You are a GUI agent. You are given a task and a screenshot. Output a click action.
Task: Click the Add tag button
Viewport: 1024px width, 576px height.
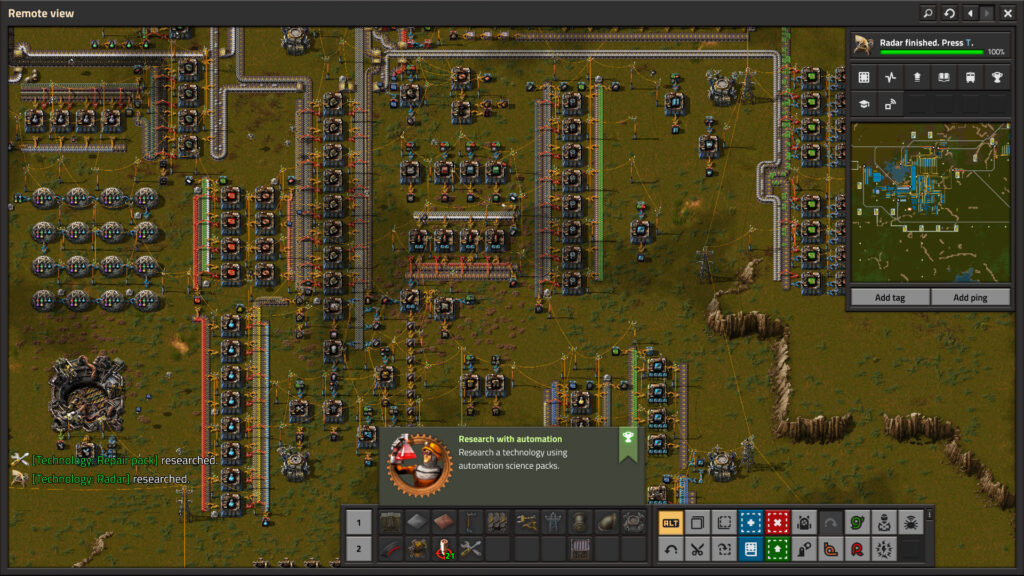[x=889, y=298]
